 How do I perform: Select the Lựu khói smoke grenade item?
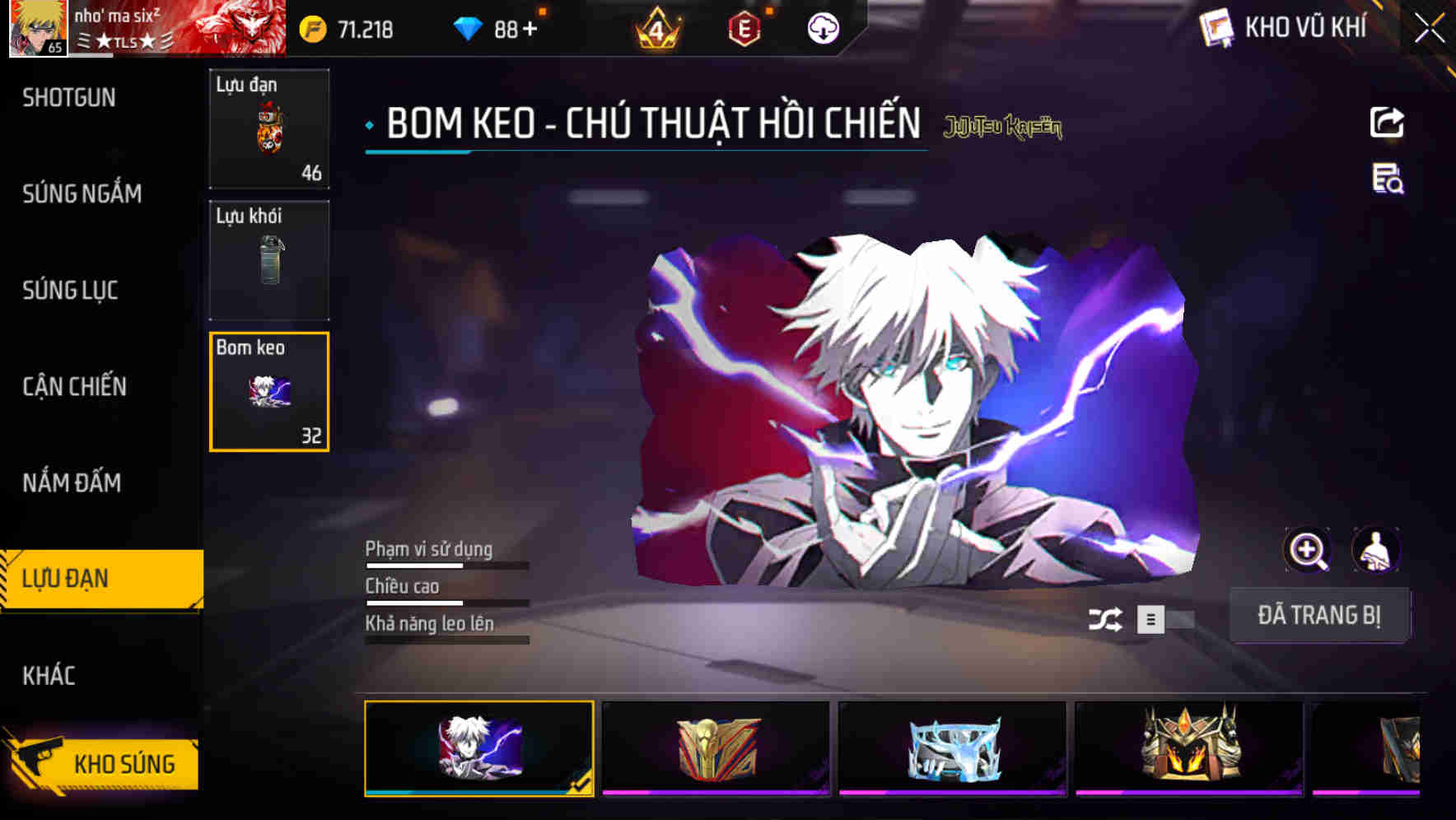[x=269, y=260]
